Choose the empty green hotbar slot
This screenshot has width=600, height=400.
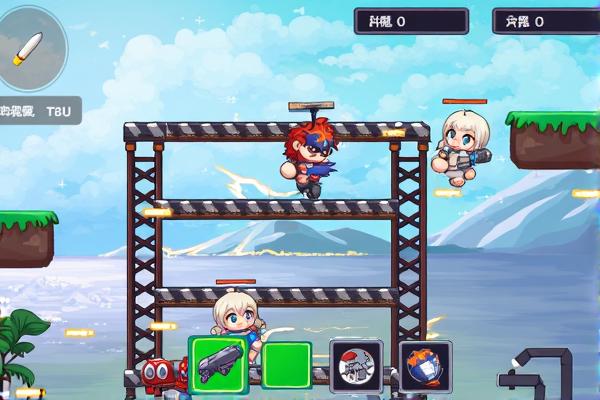click(x=287, y=364)
